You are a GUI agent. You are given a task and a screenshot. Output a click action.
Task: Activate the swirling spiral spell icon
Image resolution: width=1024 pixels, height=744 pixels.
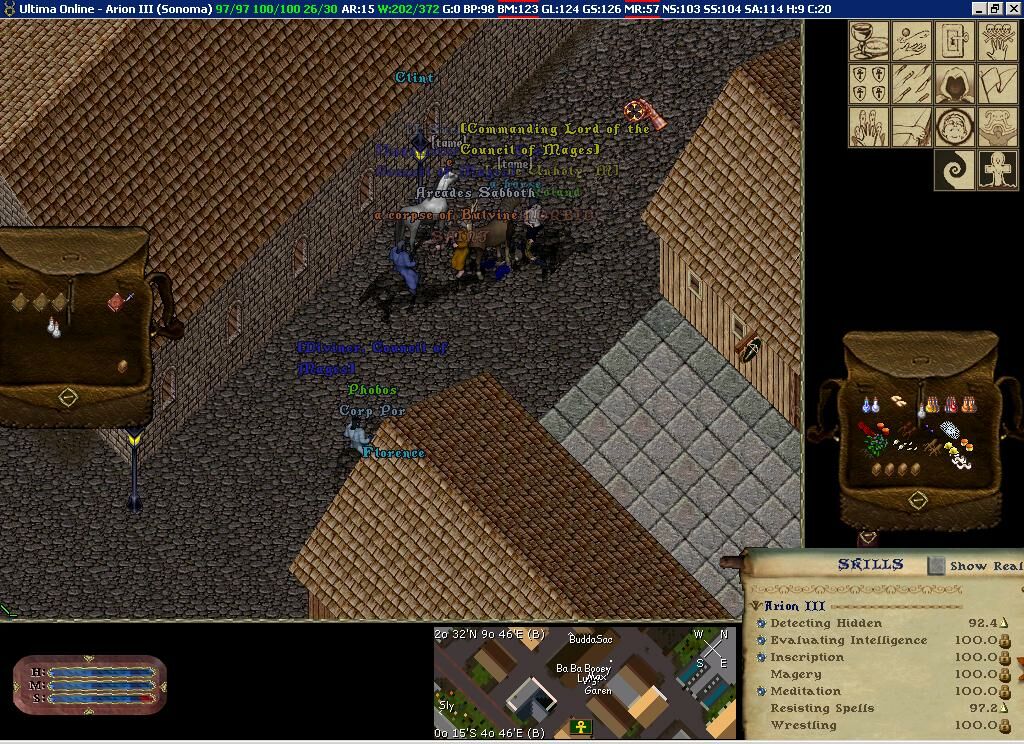pyautogui.click(x=955, y=170)
